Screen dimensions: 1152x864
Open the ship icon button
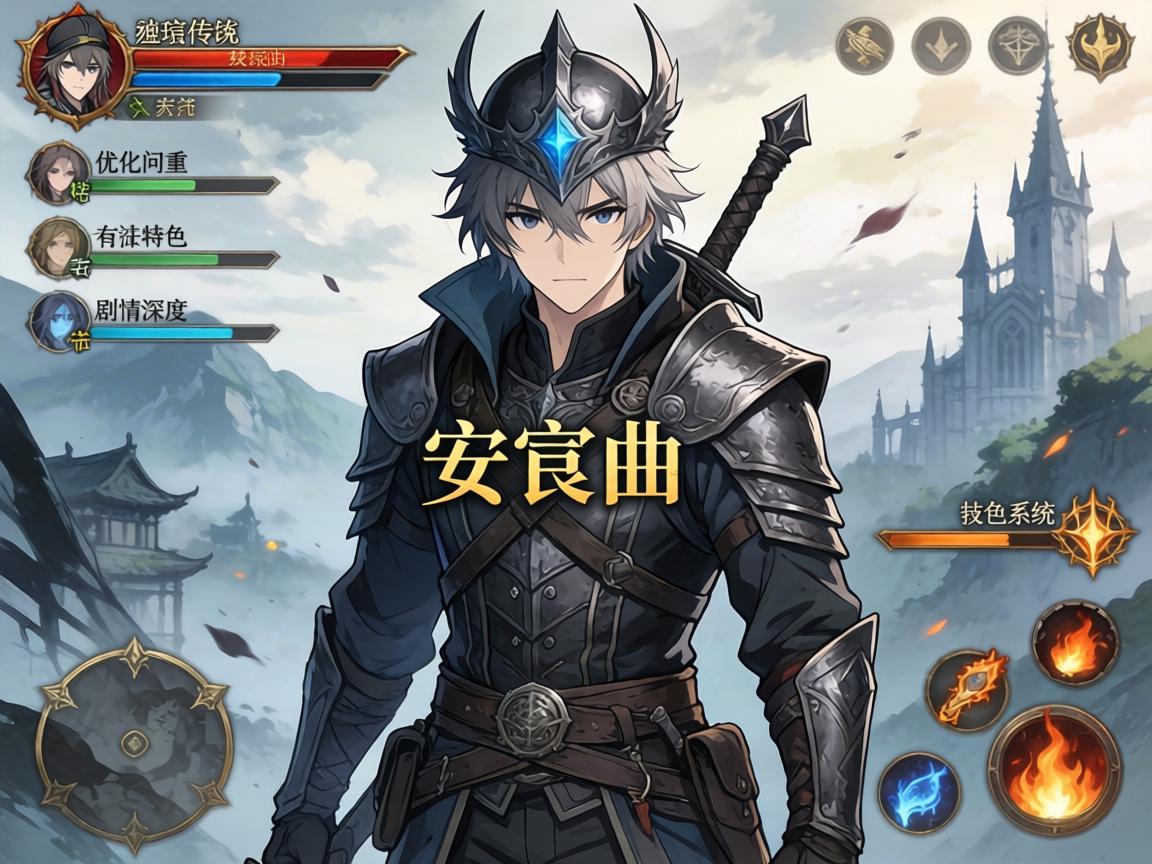[x=864, y=45]
